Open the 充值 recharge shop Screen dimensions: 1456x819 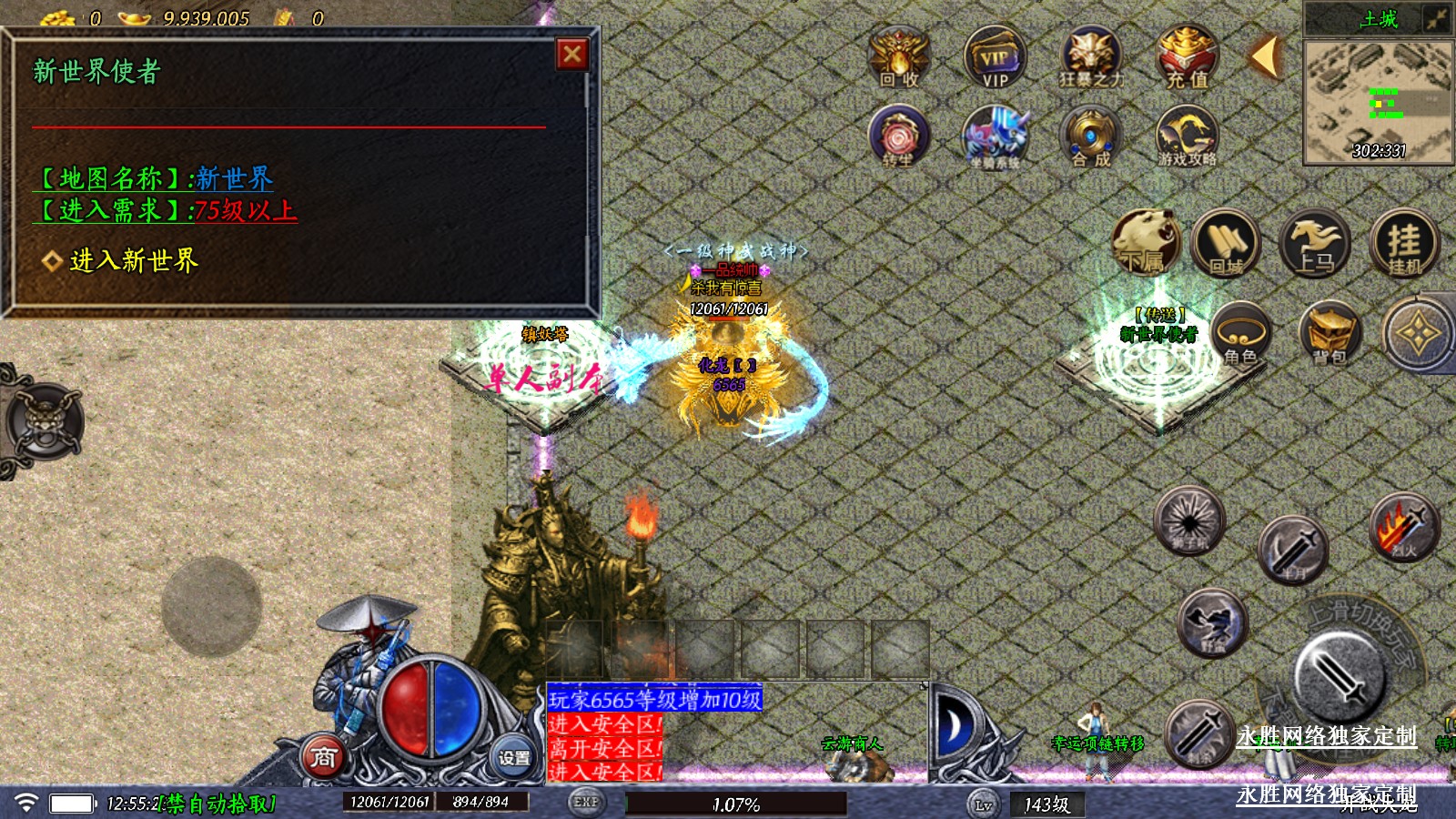click(1187, 57)
